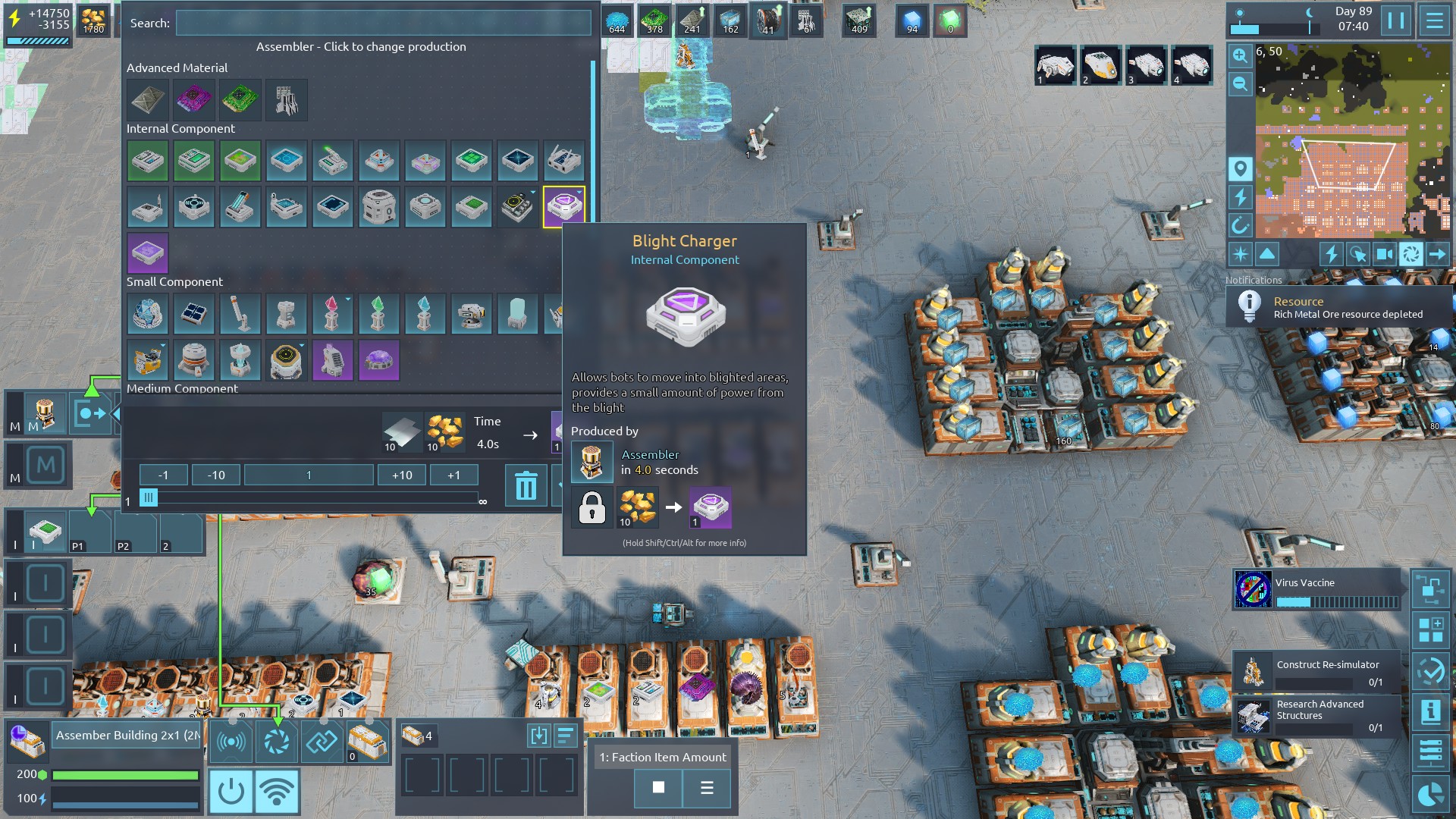Zoom in the minimap
The height and width of the screenshot is (819, 1456).
point(1240,55)
